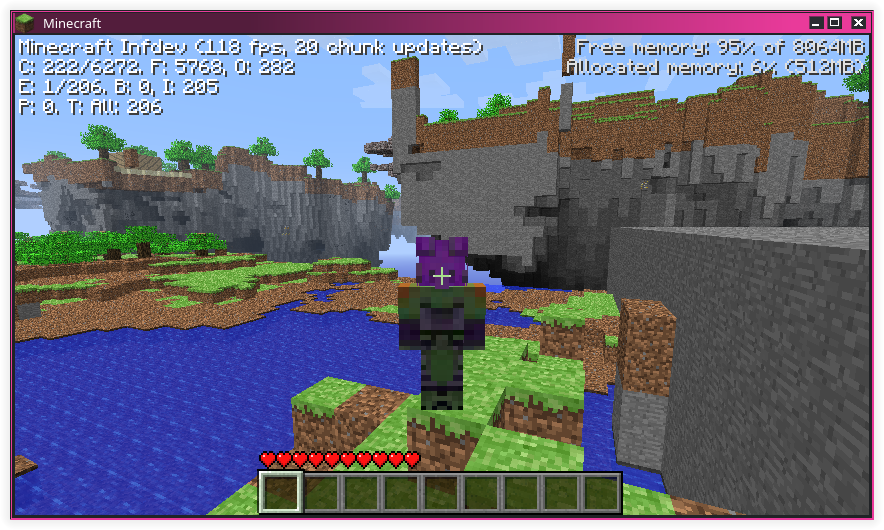Close the Minecraft window
The width and height of the screenshot is (884, 530).
[853, 22]
